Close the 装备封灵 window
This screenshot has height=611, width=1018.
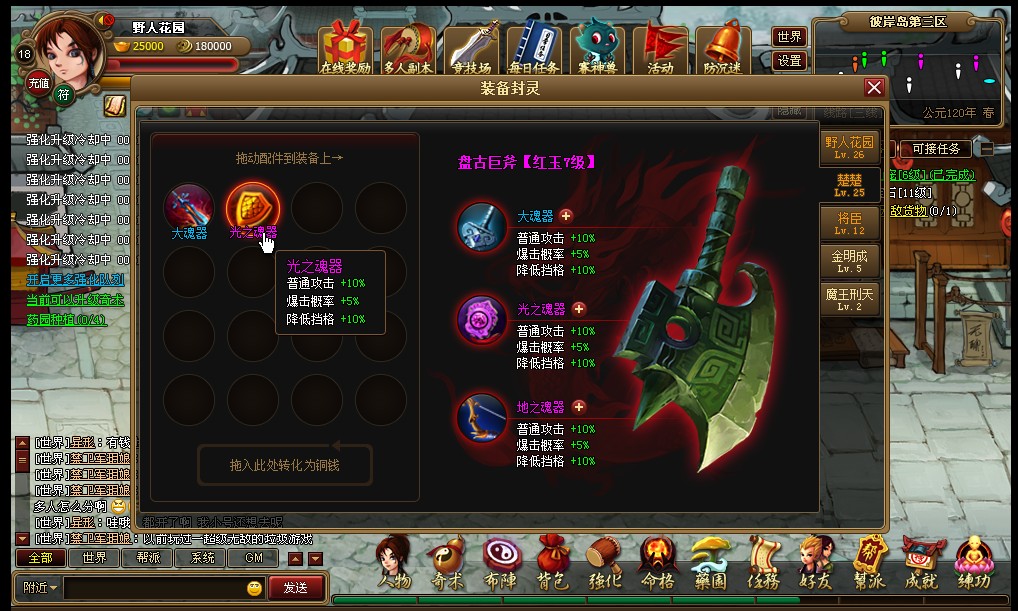click(x=874, y=88)
